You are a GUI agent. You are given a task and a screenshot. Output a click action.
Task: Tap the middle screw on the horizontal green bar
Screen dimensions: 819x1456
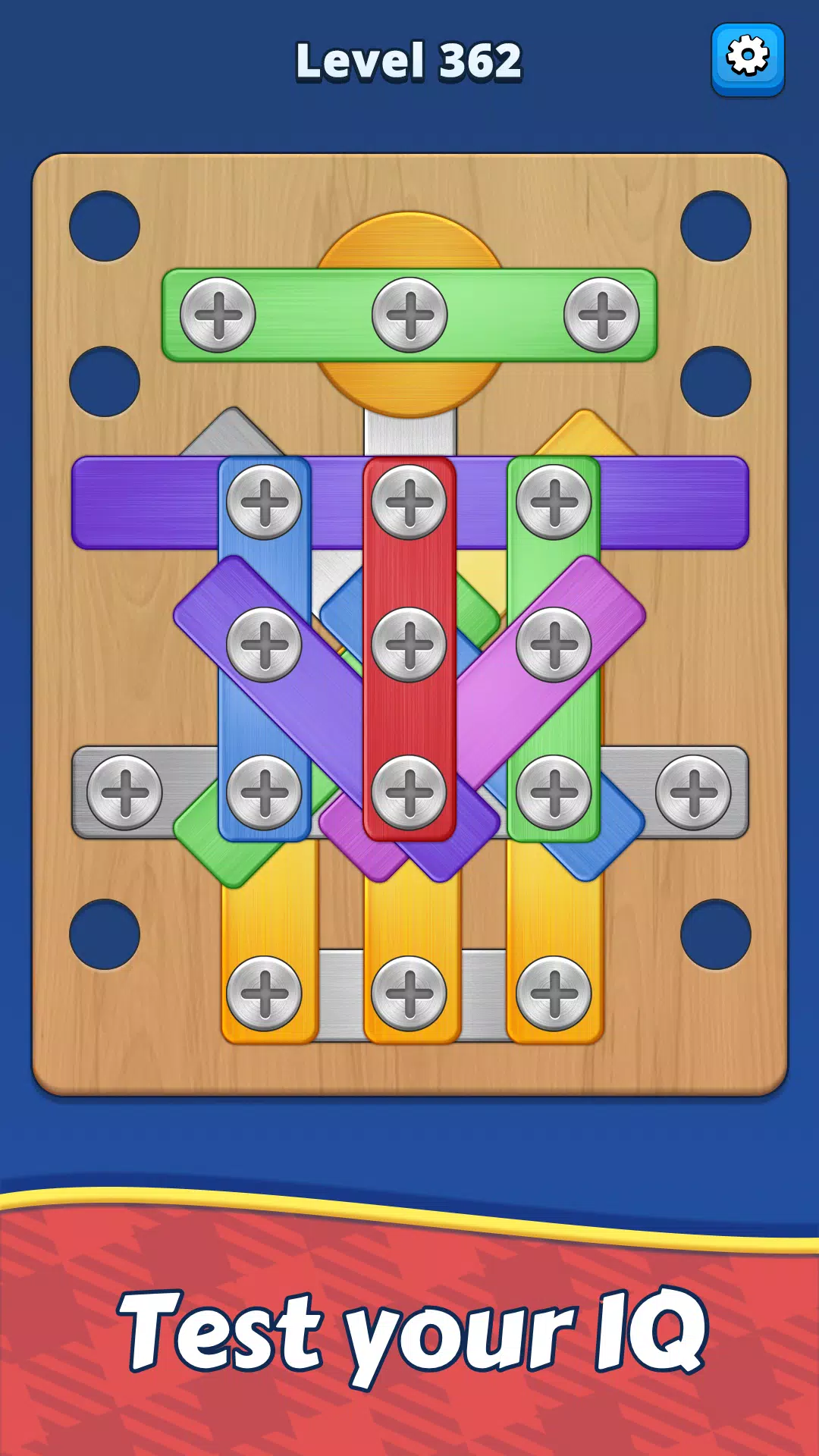[x=409, y=315]
